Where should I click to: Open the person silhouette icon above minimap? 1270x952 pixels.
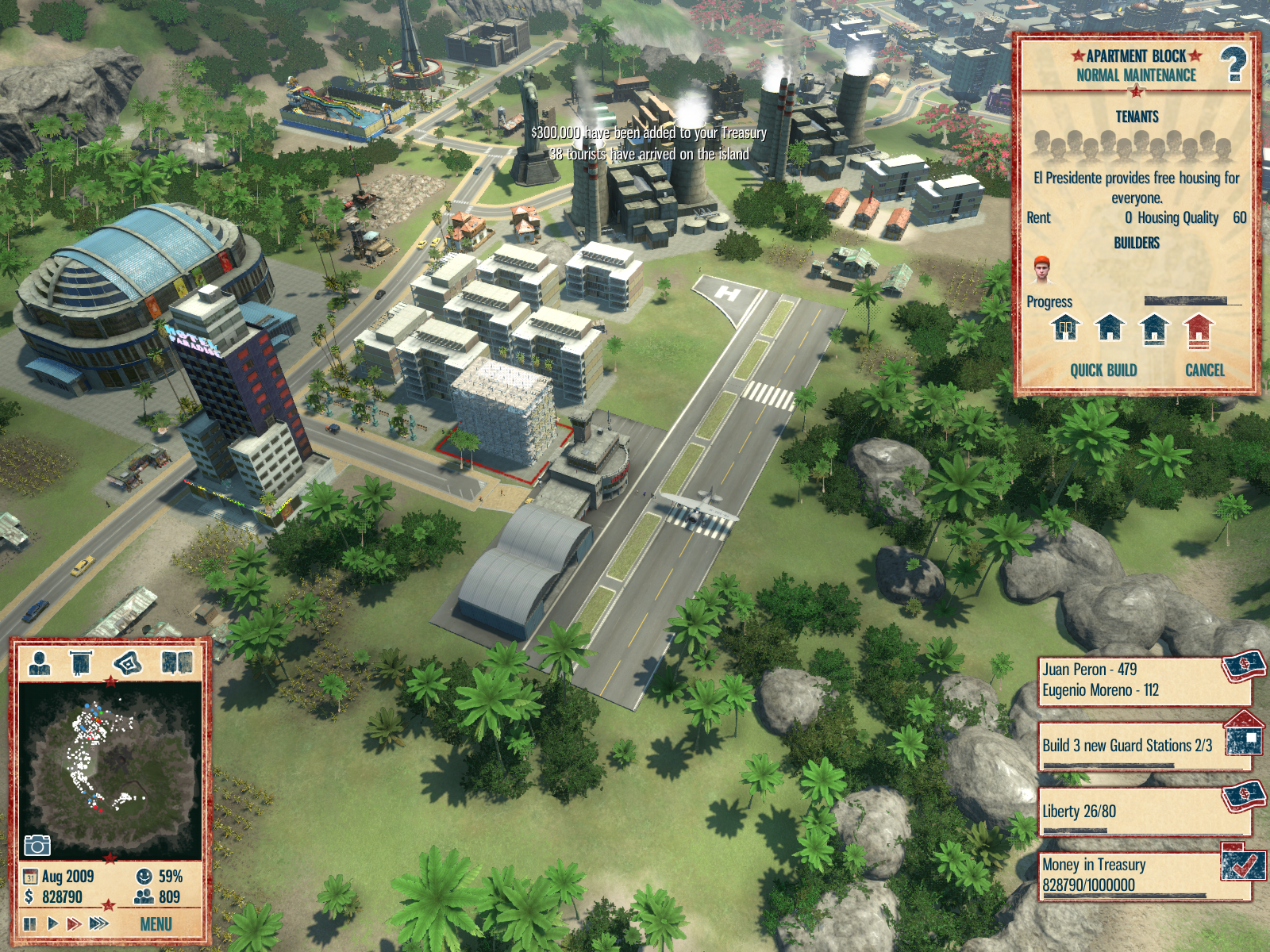(39, 663)
